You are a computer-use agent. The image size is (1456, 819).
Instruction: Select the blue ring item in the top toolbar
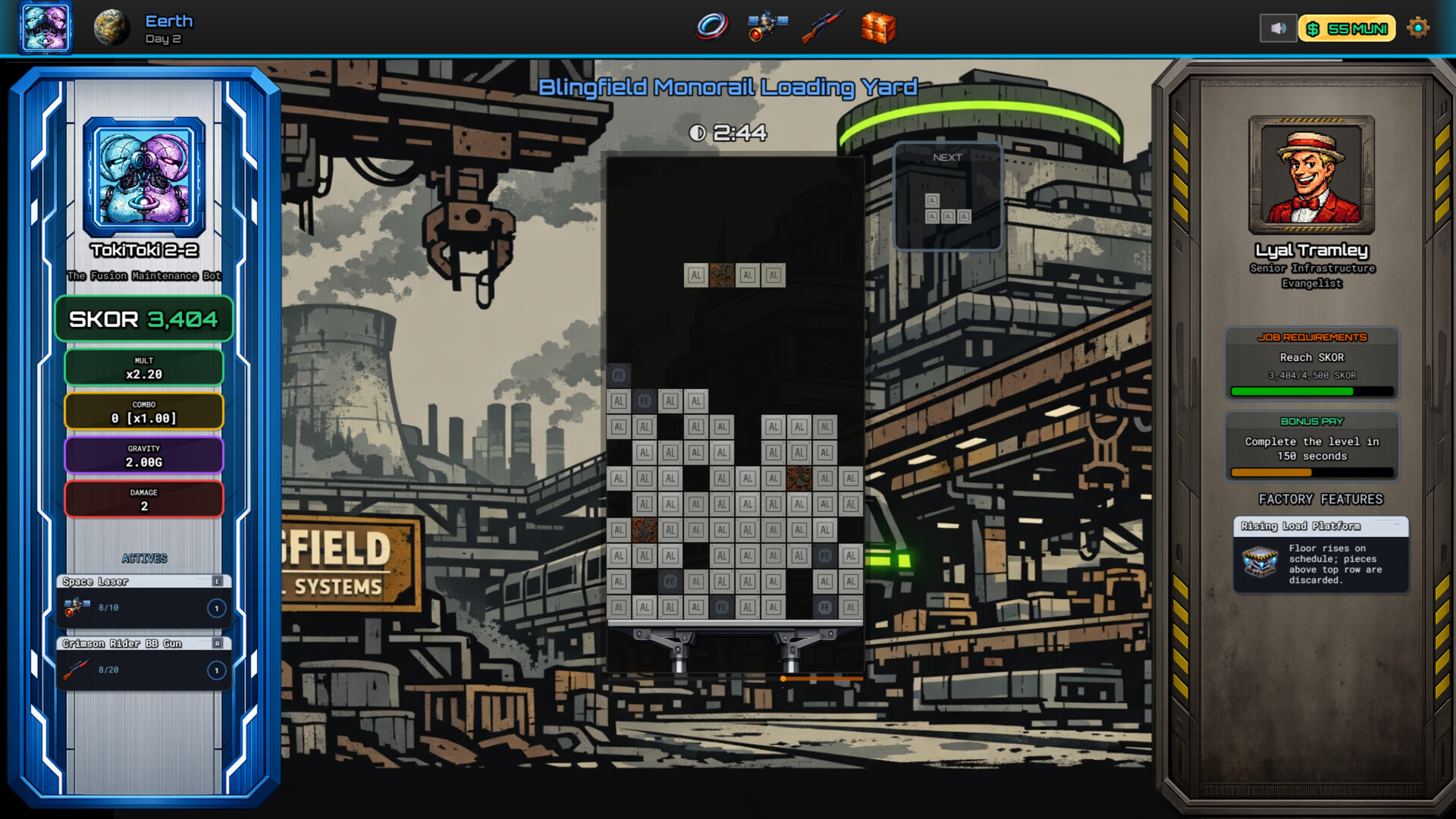pos(711,27)
